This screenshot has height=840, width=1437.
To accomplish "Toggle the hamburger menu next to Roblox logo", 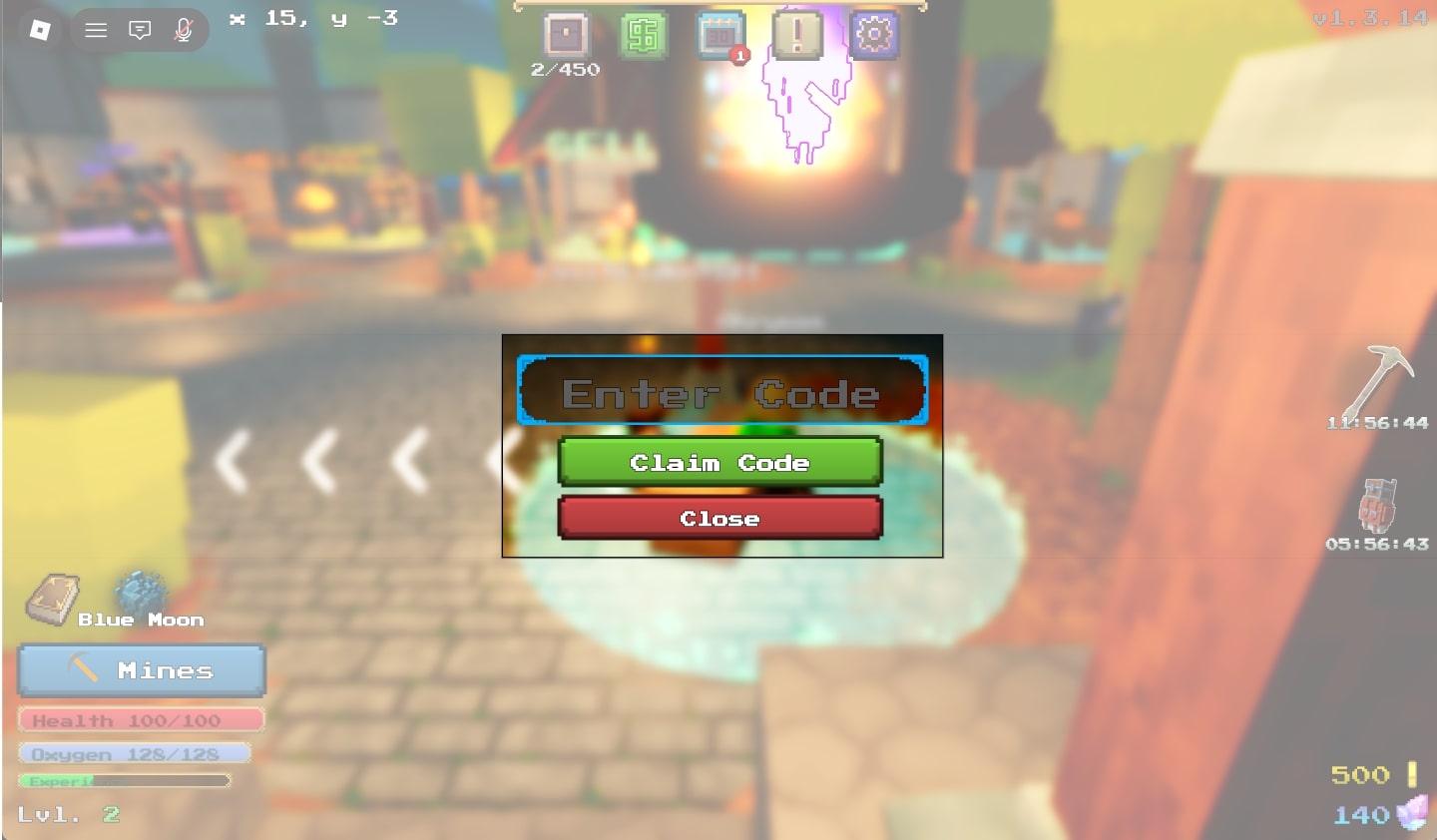I will (x=96, y=29).
